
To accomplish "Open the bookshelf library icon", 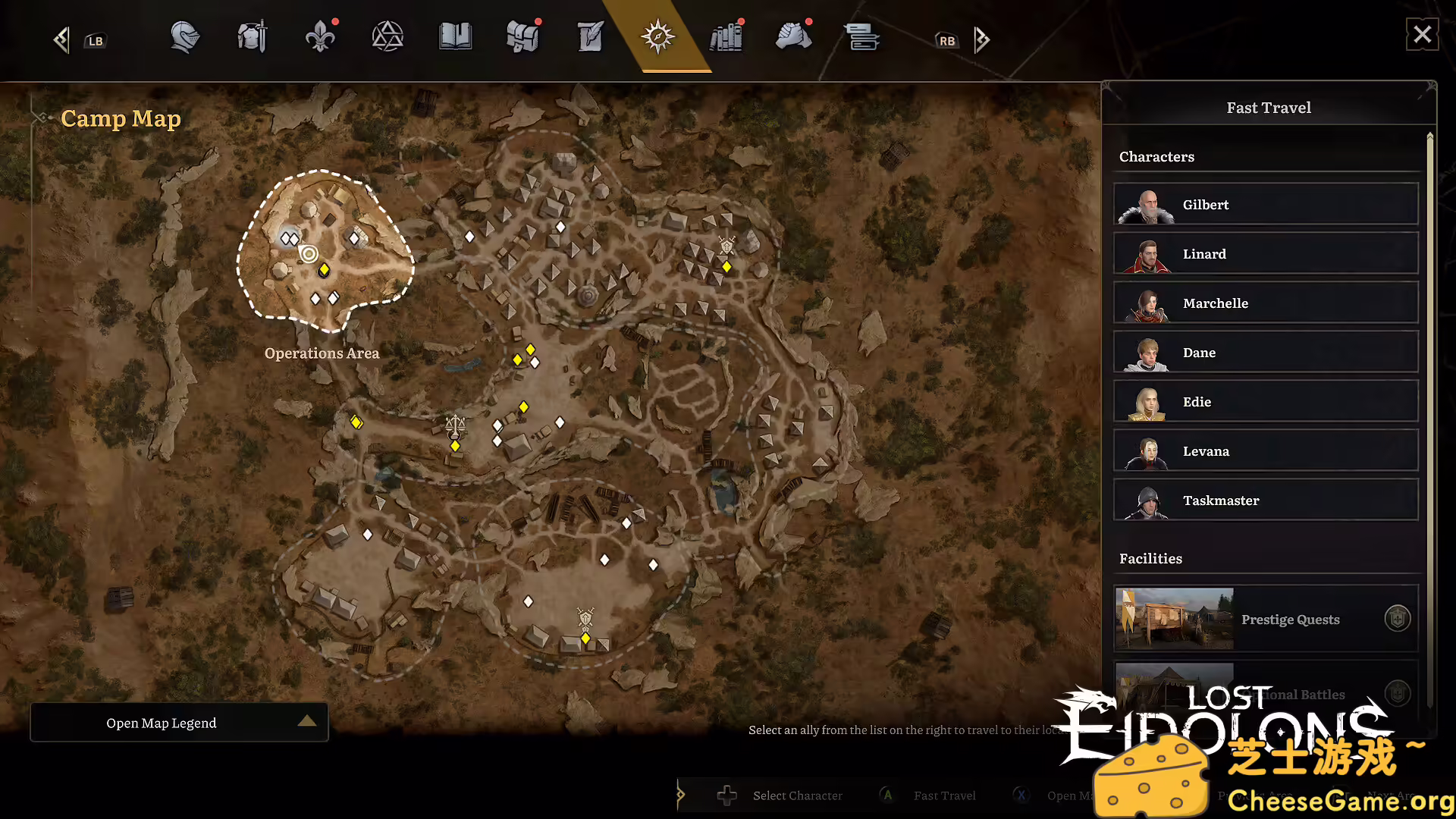I will pyautogui.click(x=726, y=36).
